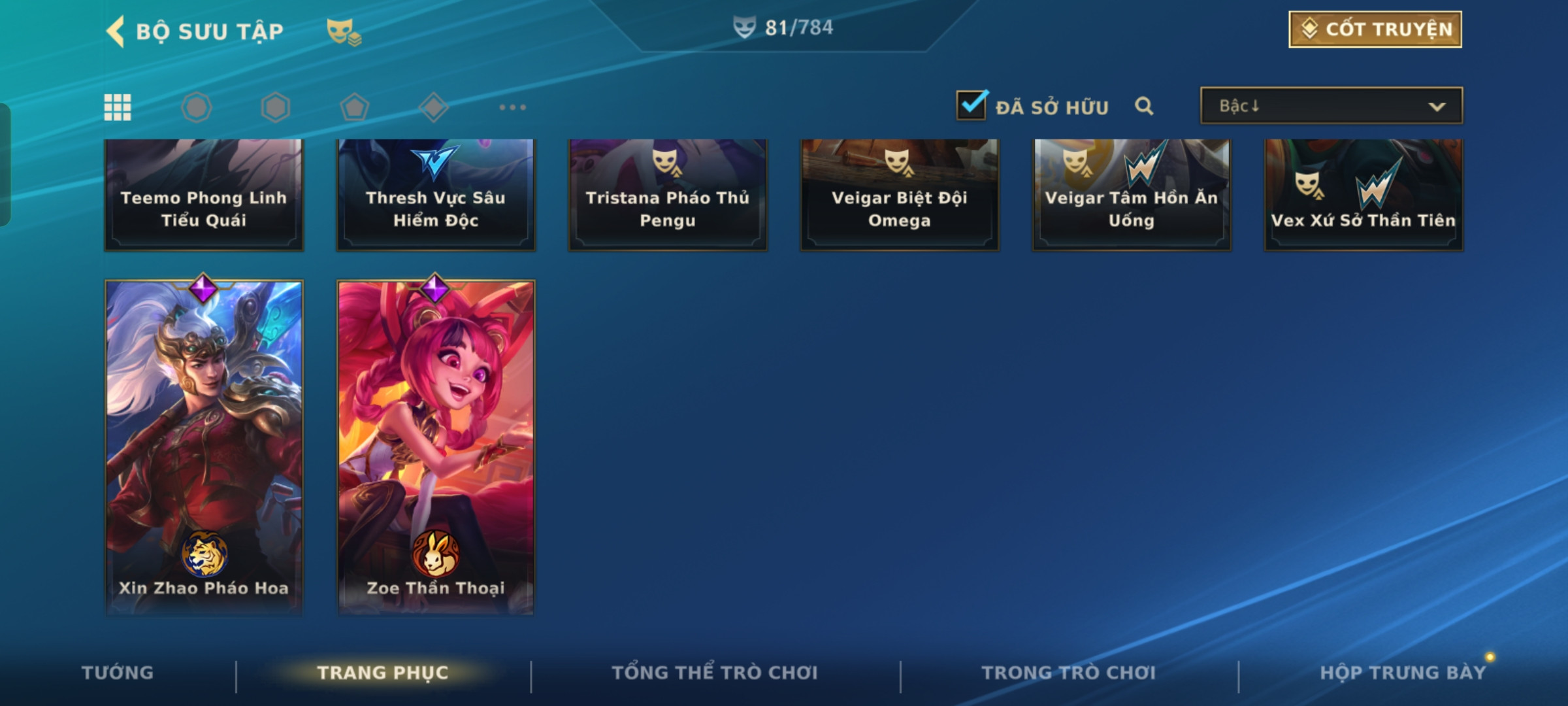Open the skin search magnifier

[x=1143, y=106]
